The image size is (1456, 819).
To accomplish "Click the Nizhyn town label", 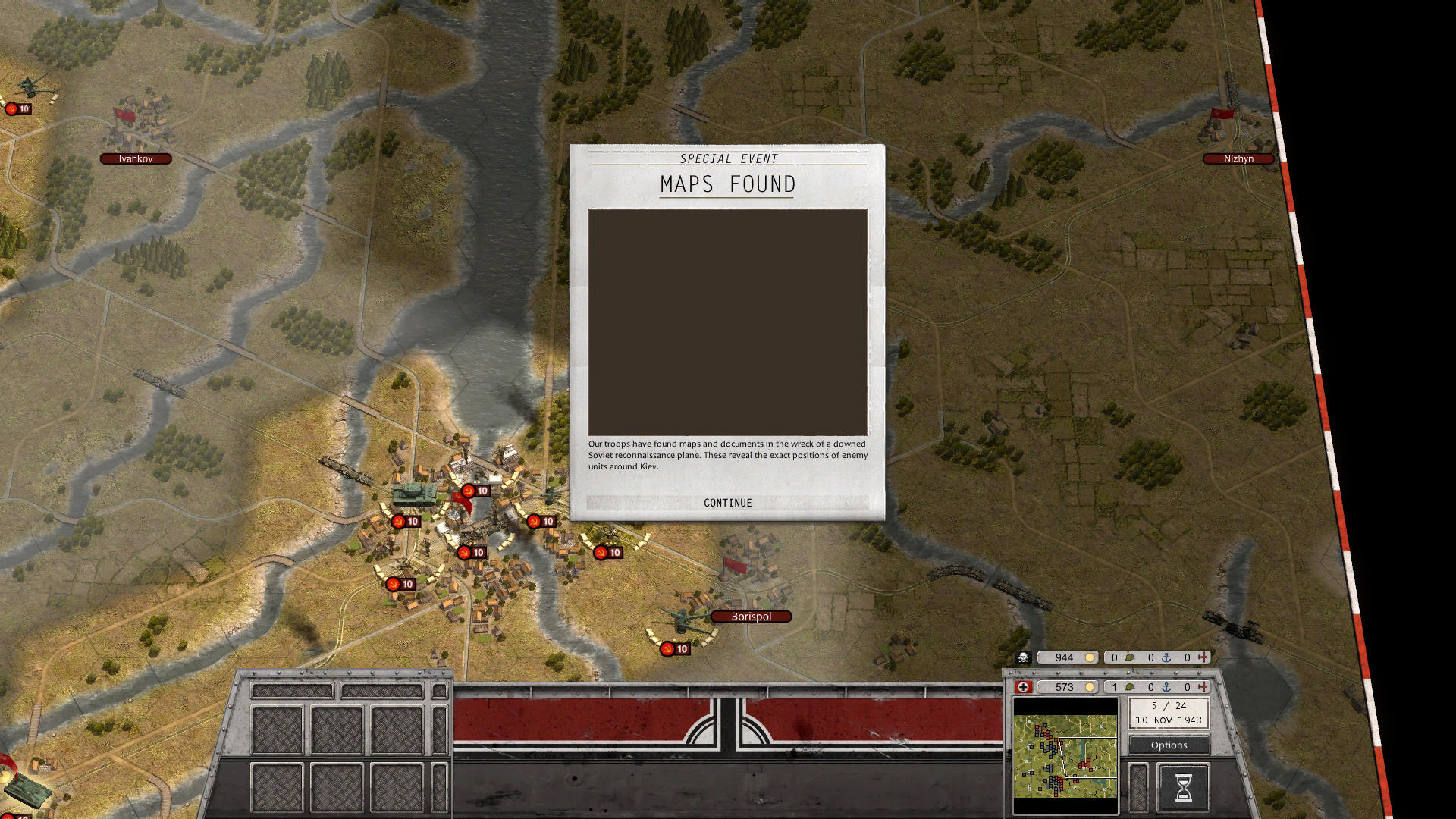I will coord(1240,158).
